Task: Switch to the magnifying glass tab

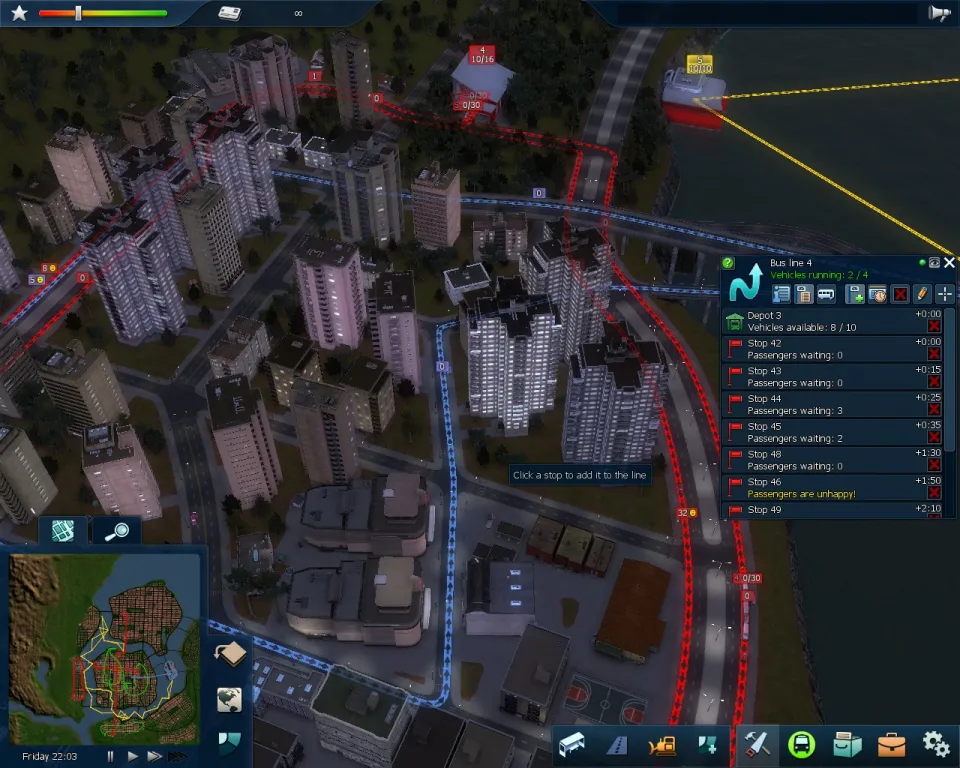Action: (x=117, y=531)
